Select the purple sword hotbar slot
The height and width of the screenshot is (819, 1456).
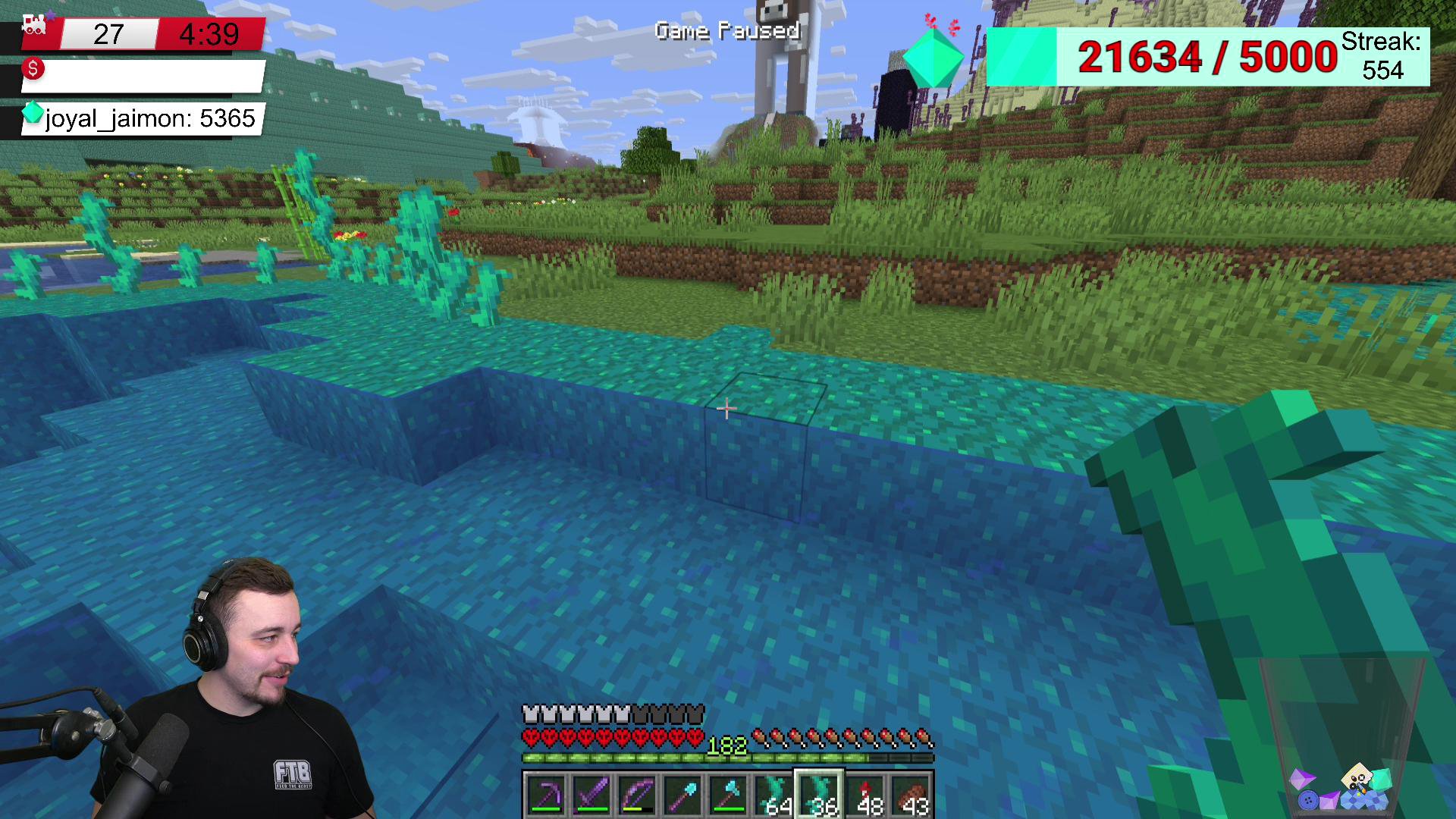(x=591, y=795)
